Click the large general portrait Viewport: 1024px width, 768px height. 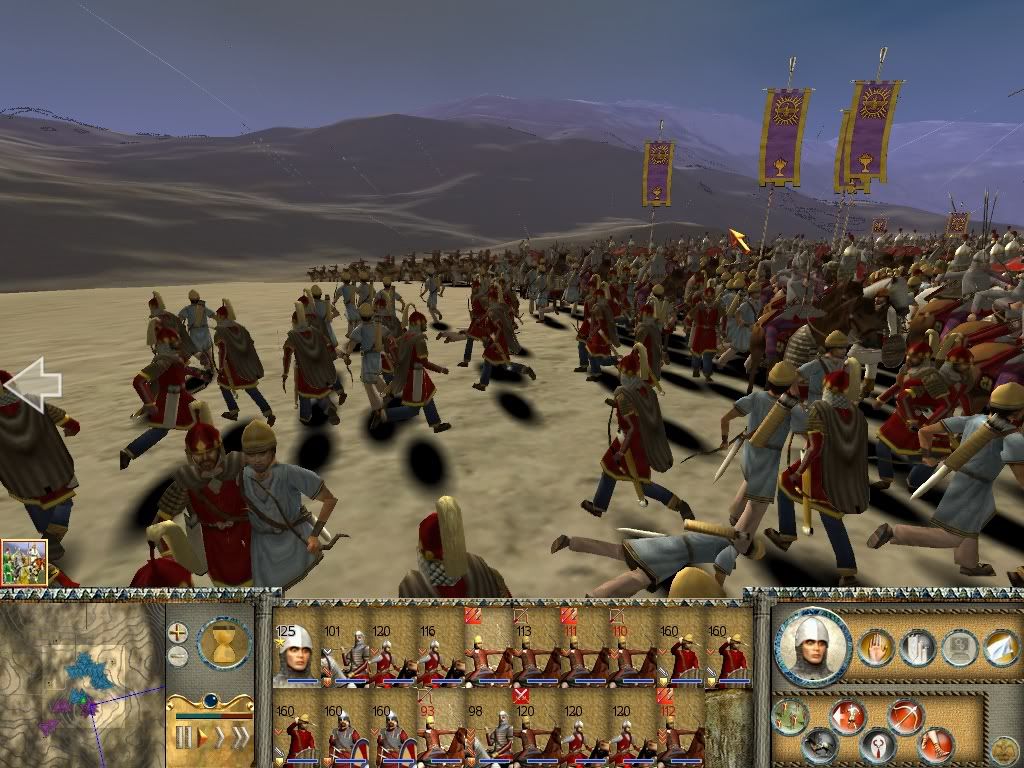click(814, 648)
